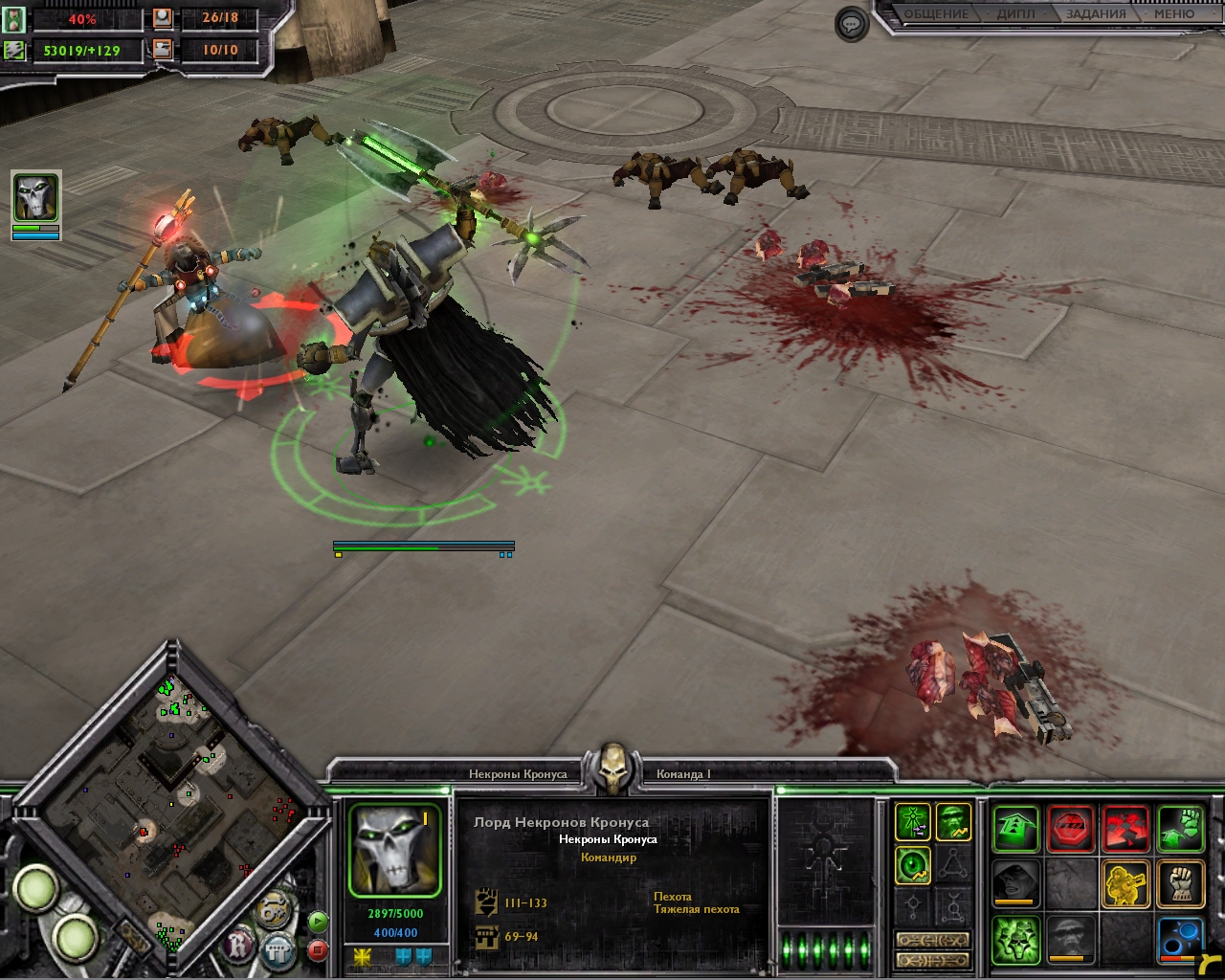
Task: Activate the red stop sign command
Action: 1070,827
